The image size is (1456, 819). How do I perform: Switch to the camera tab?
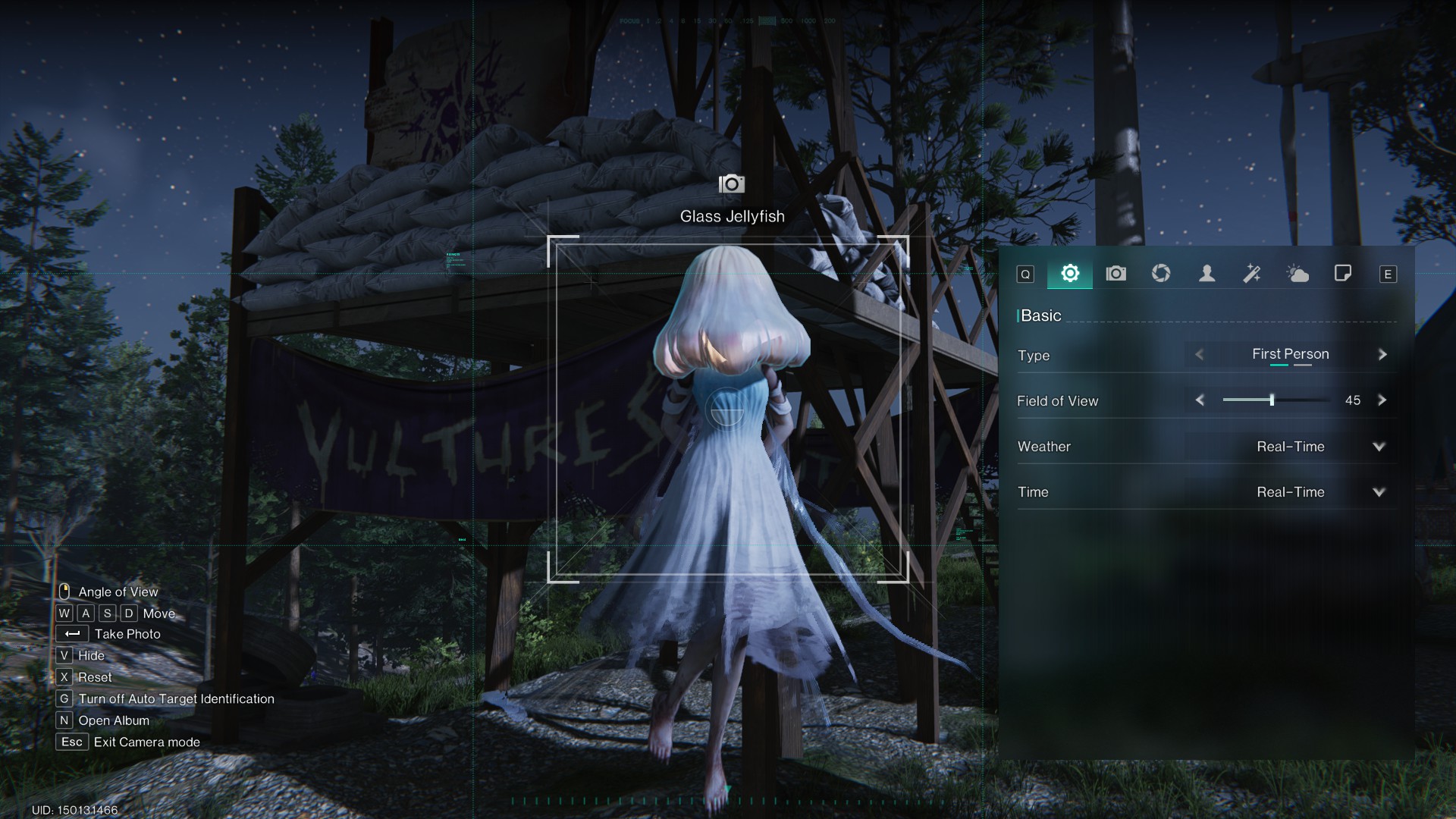[x=1116, y=274]
